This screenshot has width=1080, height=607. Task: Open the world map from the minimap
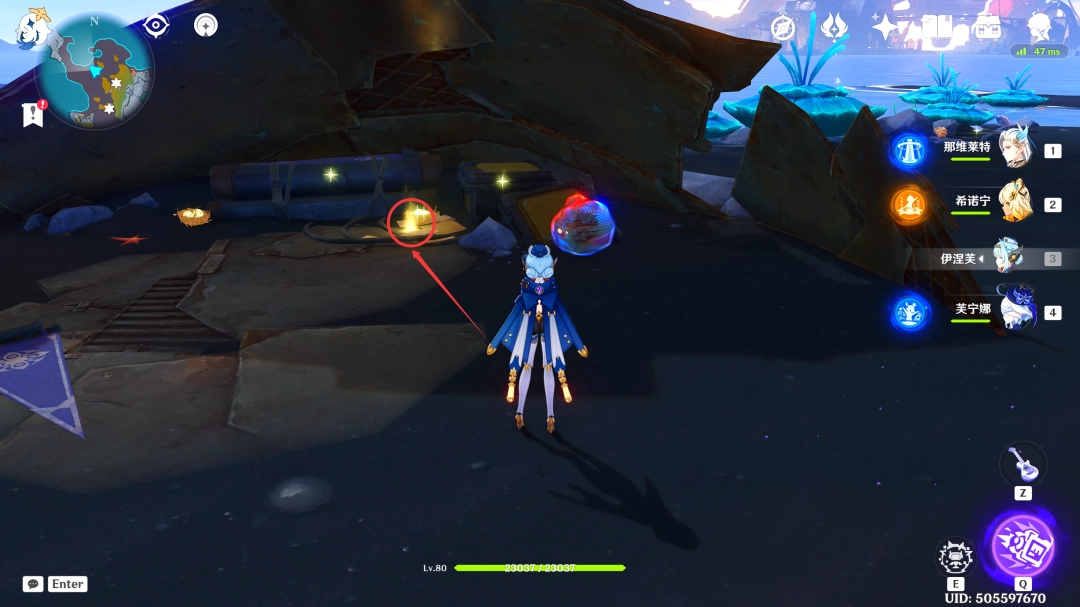coord(94,70)
